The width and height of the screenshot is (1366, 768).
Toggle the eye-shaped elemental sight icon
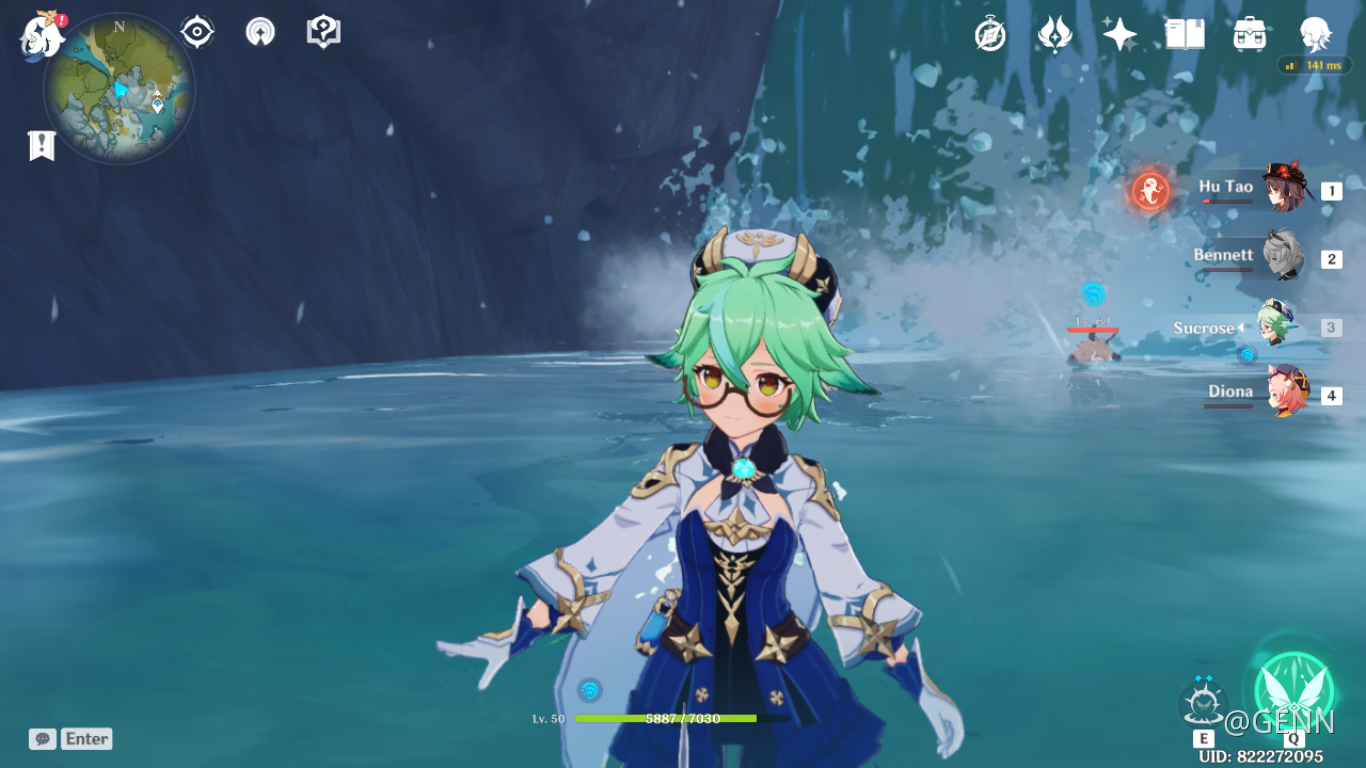click(197, 32)
